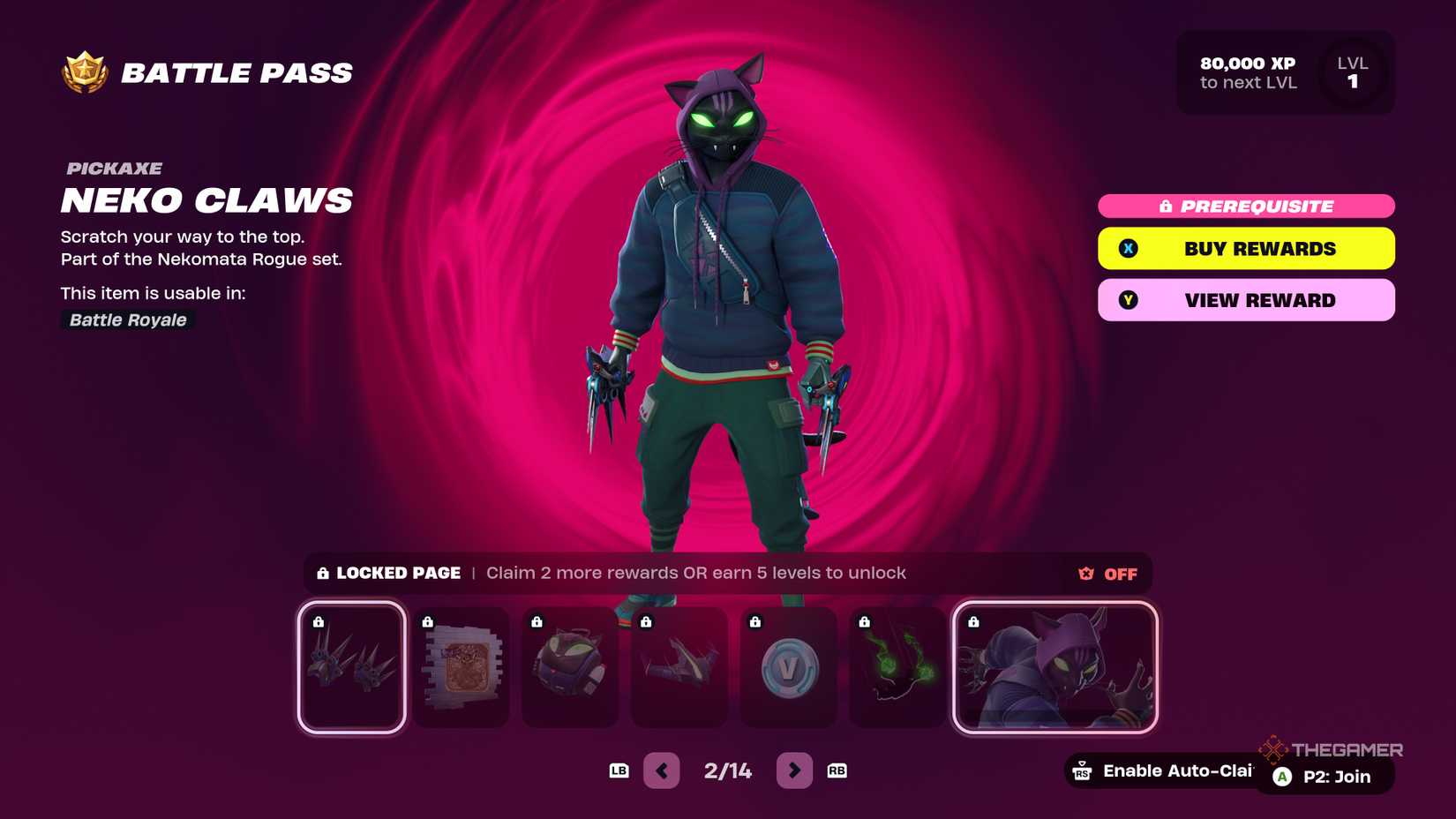Click View Reward
Screen dimensions: 1456x819
point(1245,300)
